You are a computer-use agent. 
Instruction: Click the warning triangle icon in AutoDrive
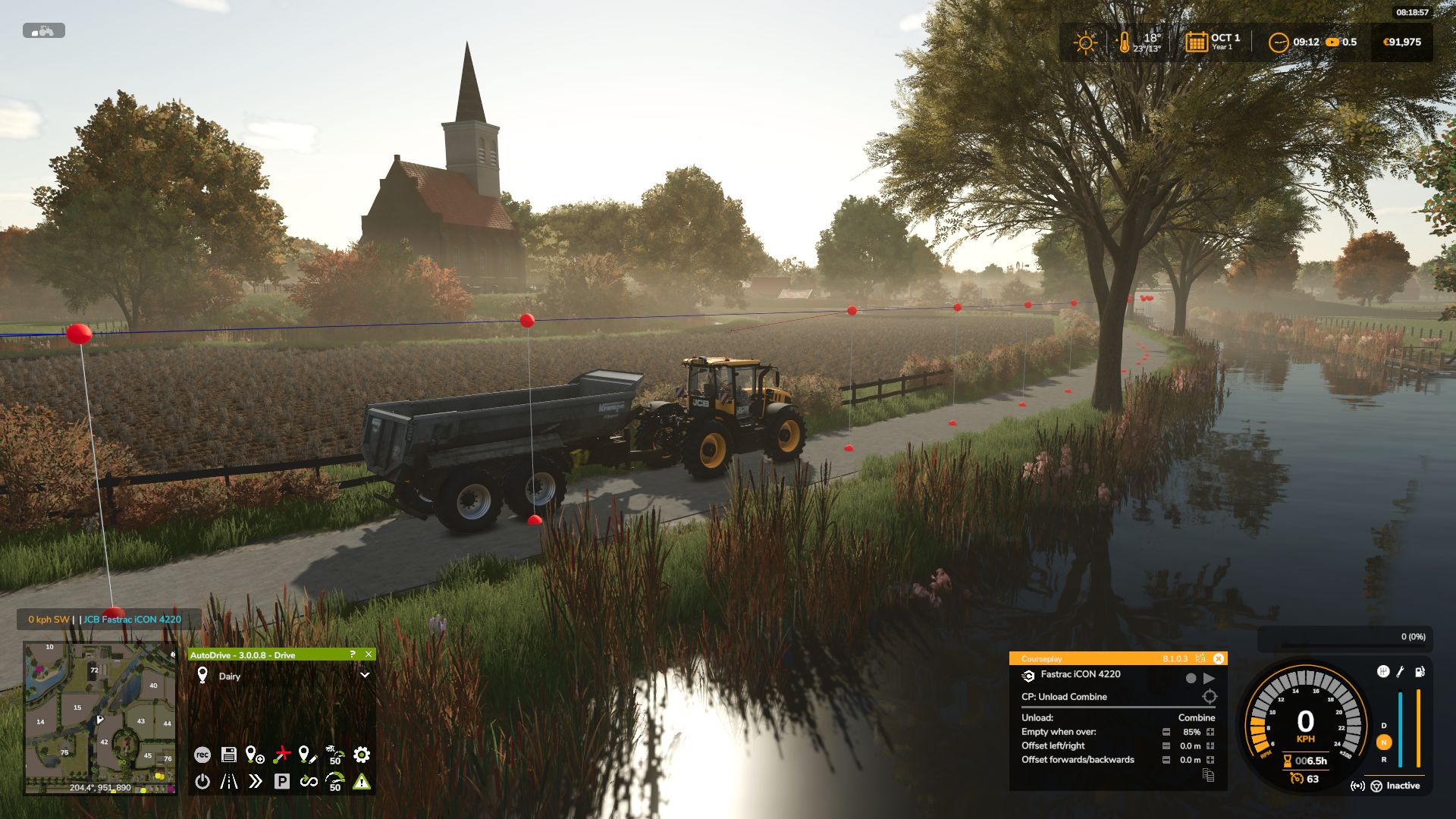360,780
